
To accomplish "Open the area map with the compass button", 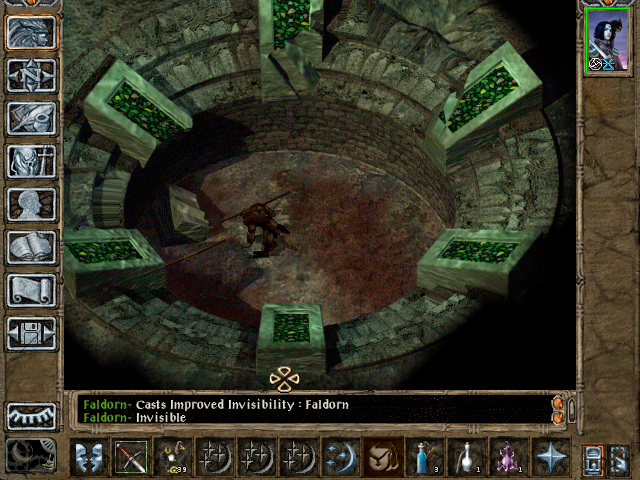I will point(31,75).
